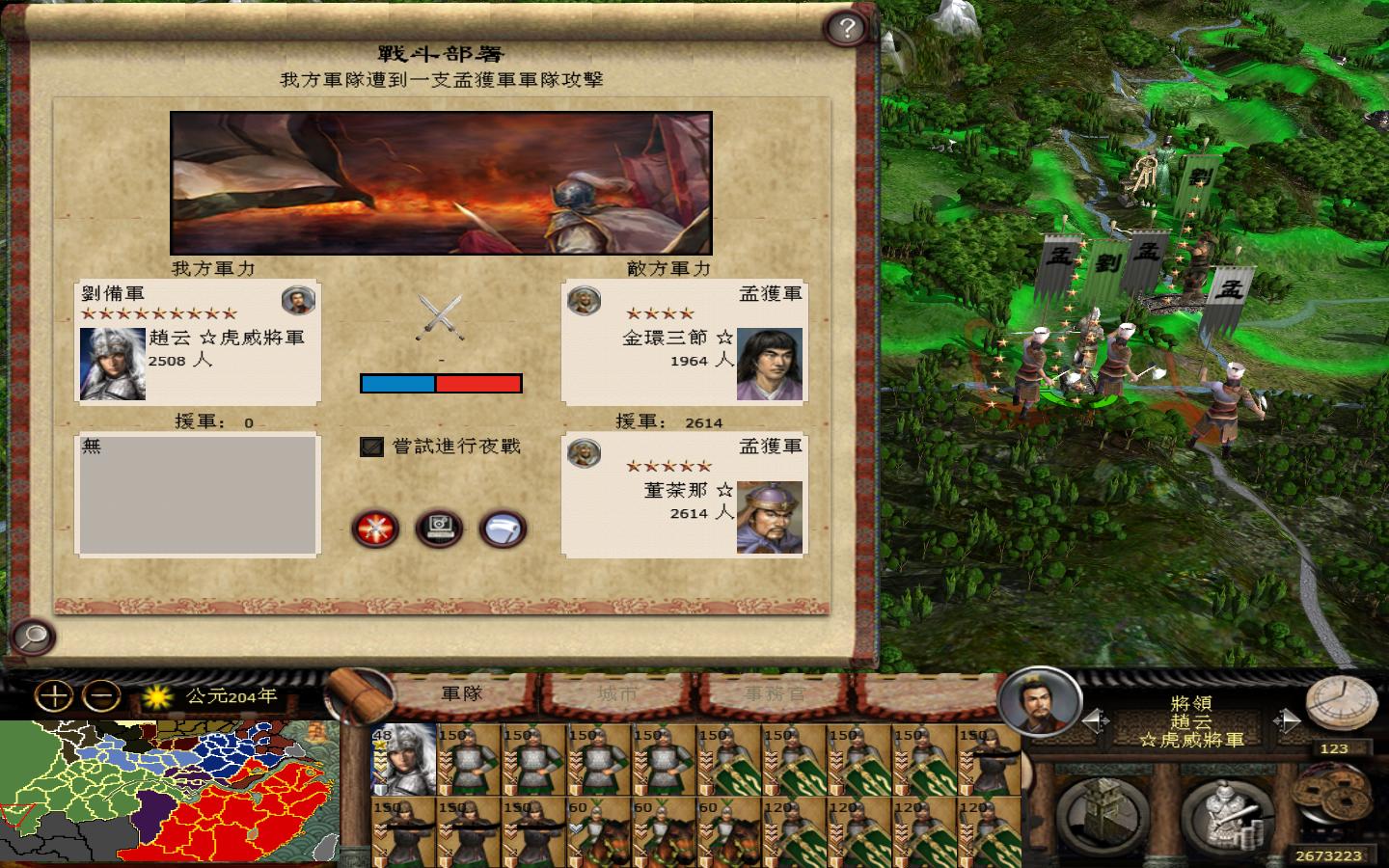Click the blue-red strength balance bar
This screenshot has height=868, width=1389.
pyautogui.click(x=442, y=383)
